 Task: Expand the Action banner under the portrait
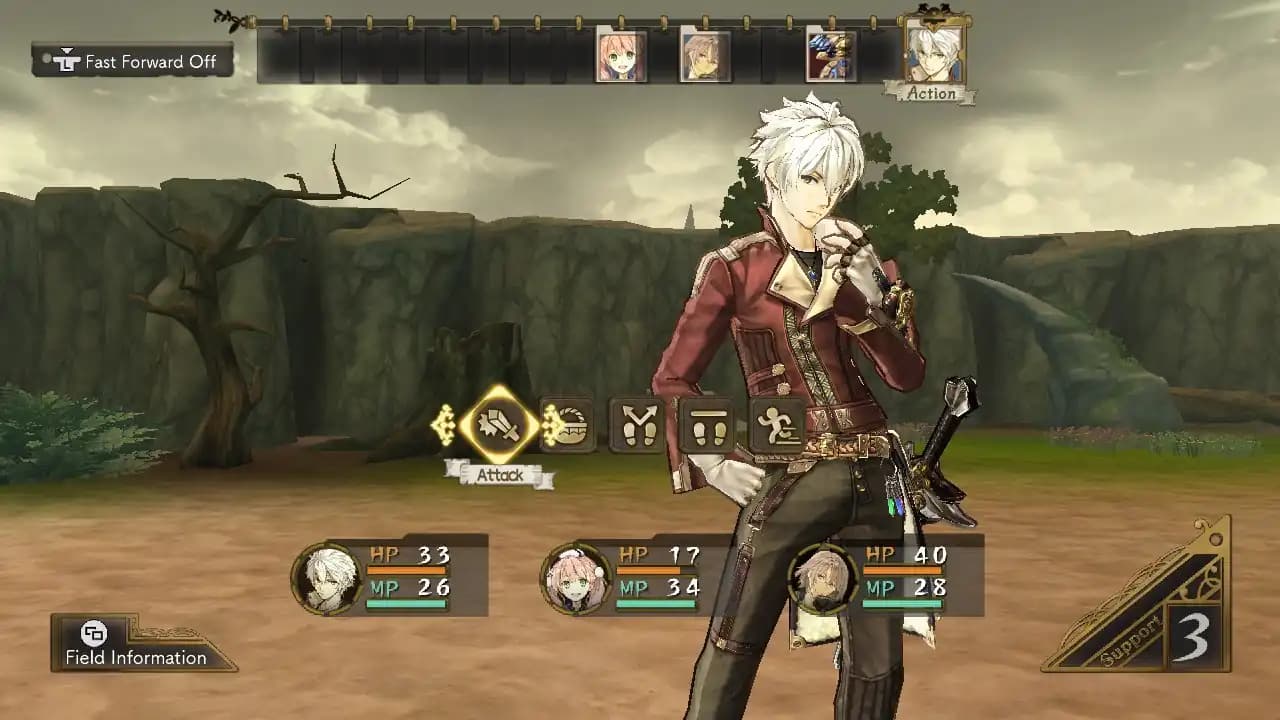pyautogui.click(x=932, y=93)
